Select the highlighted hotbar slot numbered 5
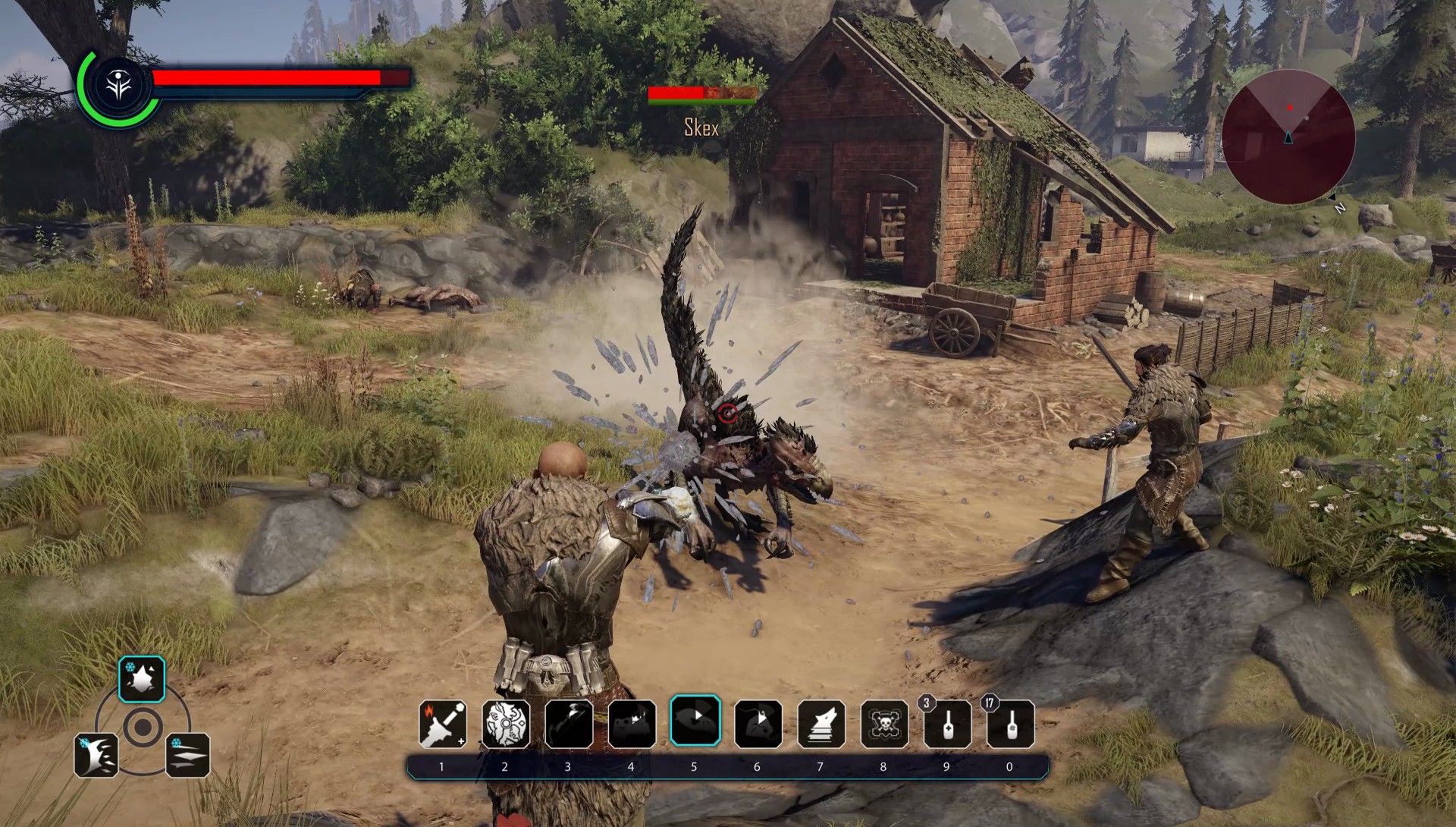The image size is (1456, 827). click(x=695, y=720)
